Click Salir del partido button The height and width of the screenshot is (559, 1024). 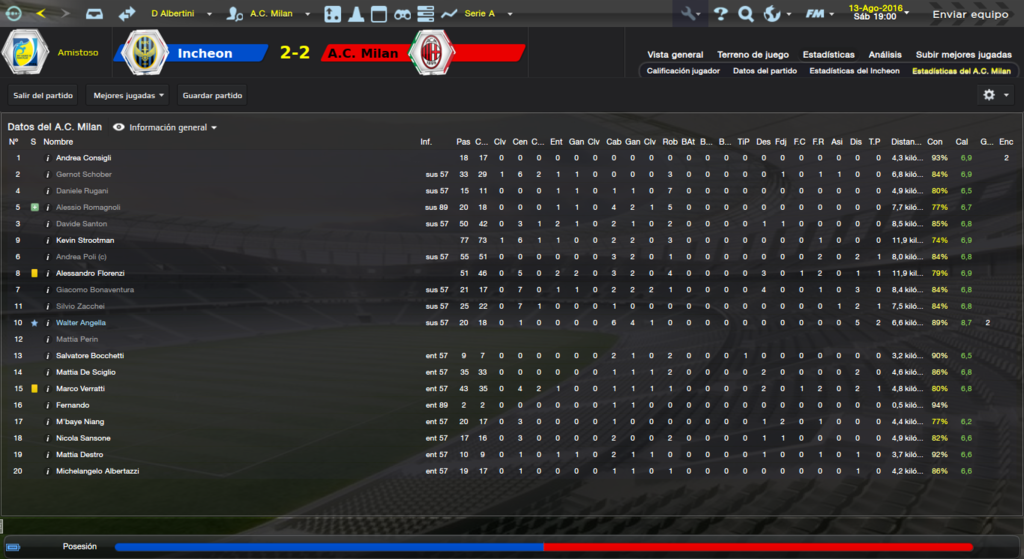point(41,95)
